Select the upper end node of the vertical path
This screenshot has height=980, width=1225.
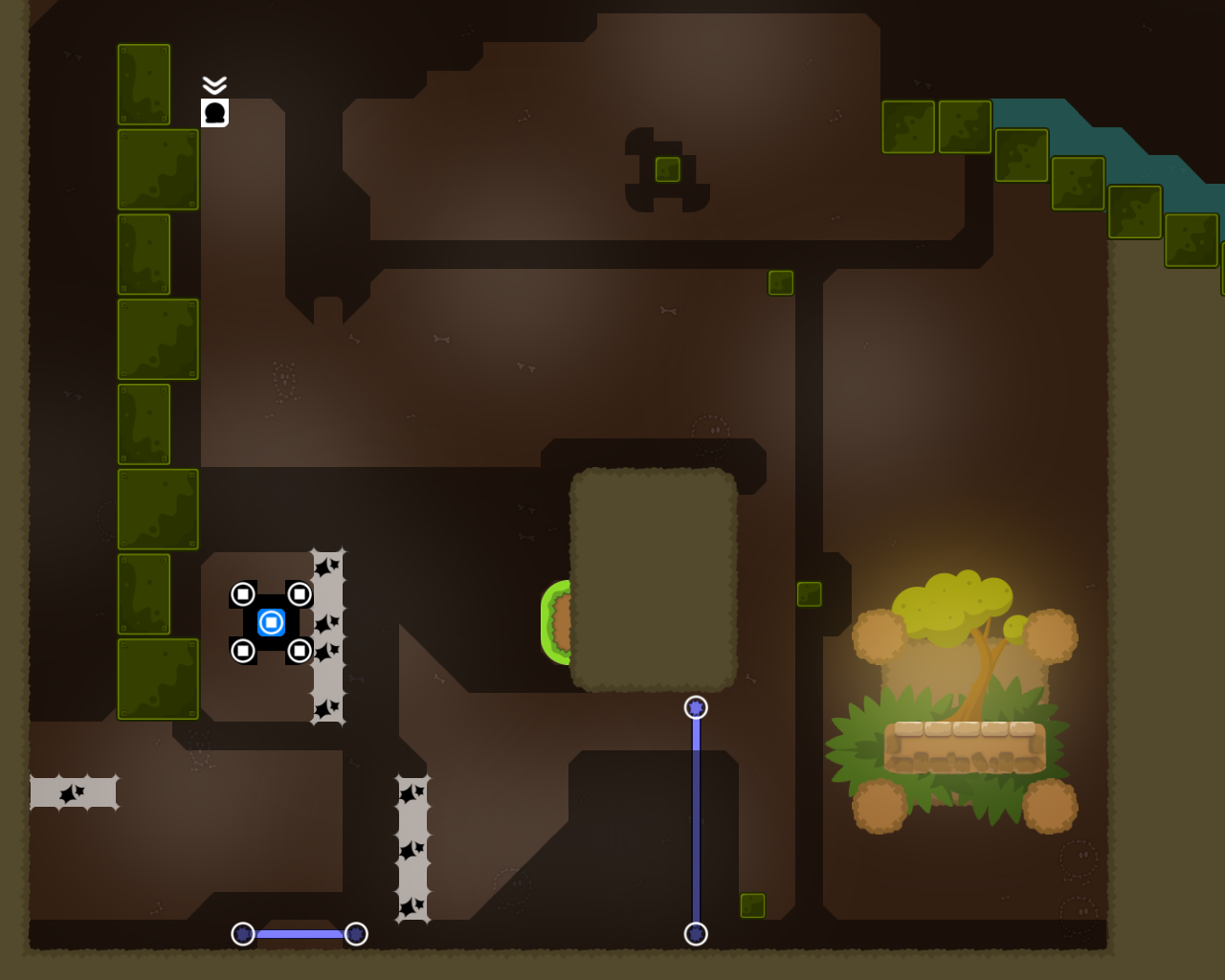(696, 708)
